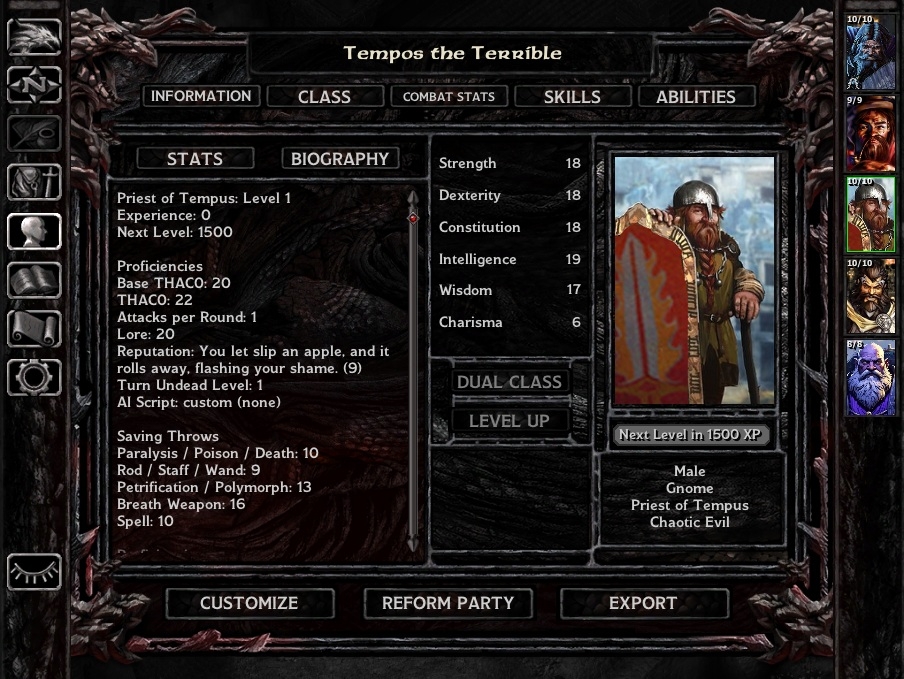Open the priest scroll icon
The width and height of the screenshot is (904, 679).
[x=34, y=328]
